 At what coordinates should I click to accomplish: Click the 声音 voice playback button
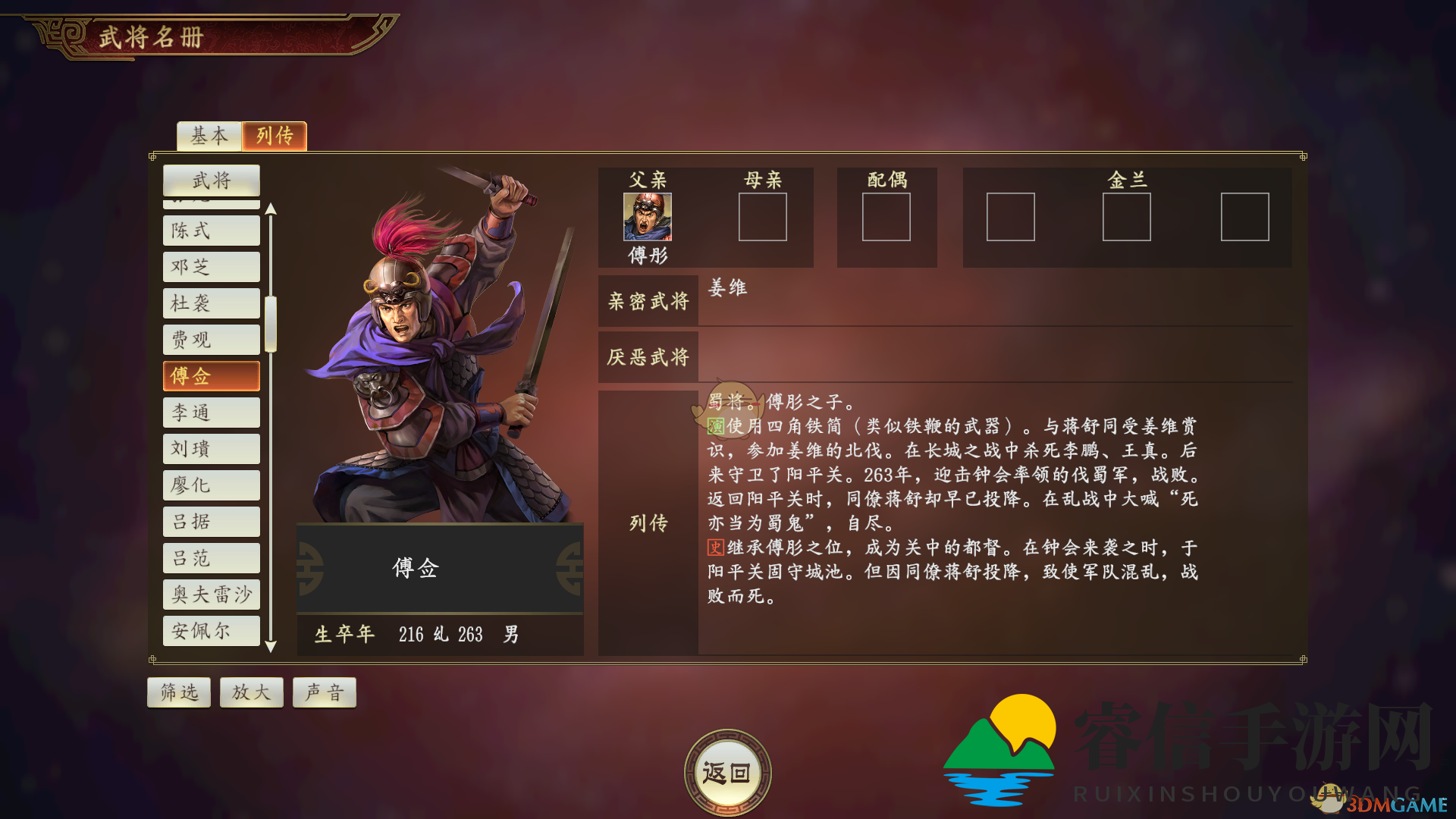[x=324, y=692]
